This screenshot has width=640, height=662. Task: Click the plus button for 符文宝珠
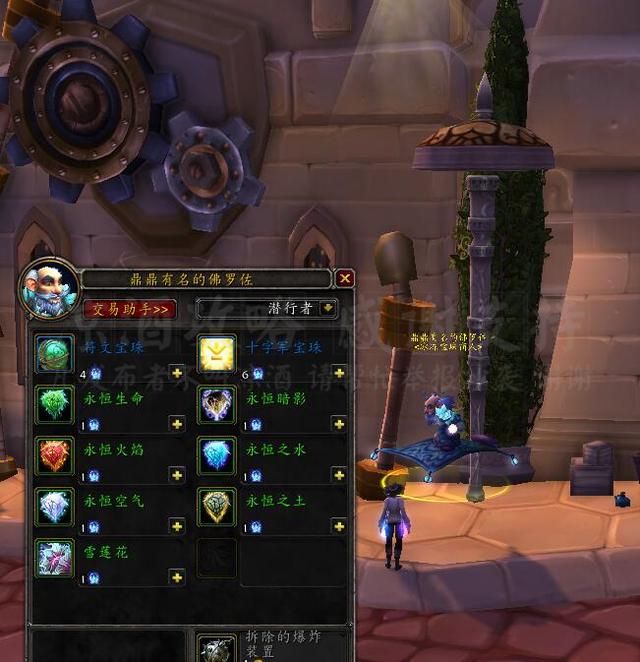[177, 372]
